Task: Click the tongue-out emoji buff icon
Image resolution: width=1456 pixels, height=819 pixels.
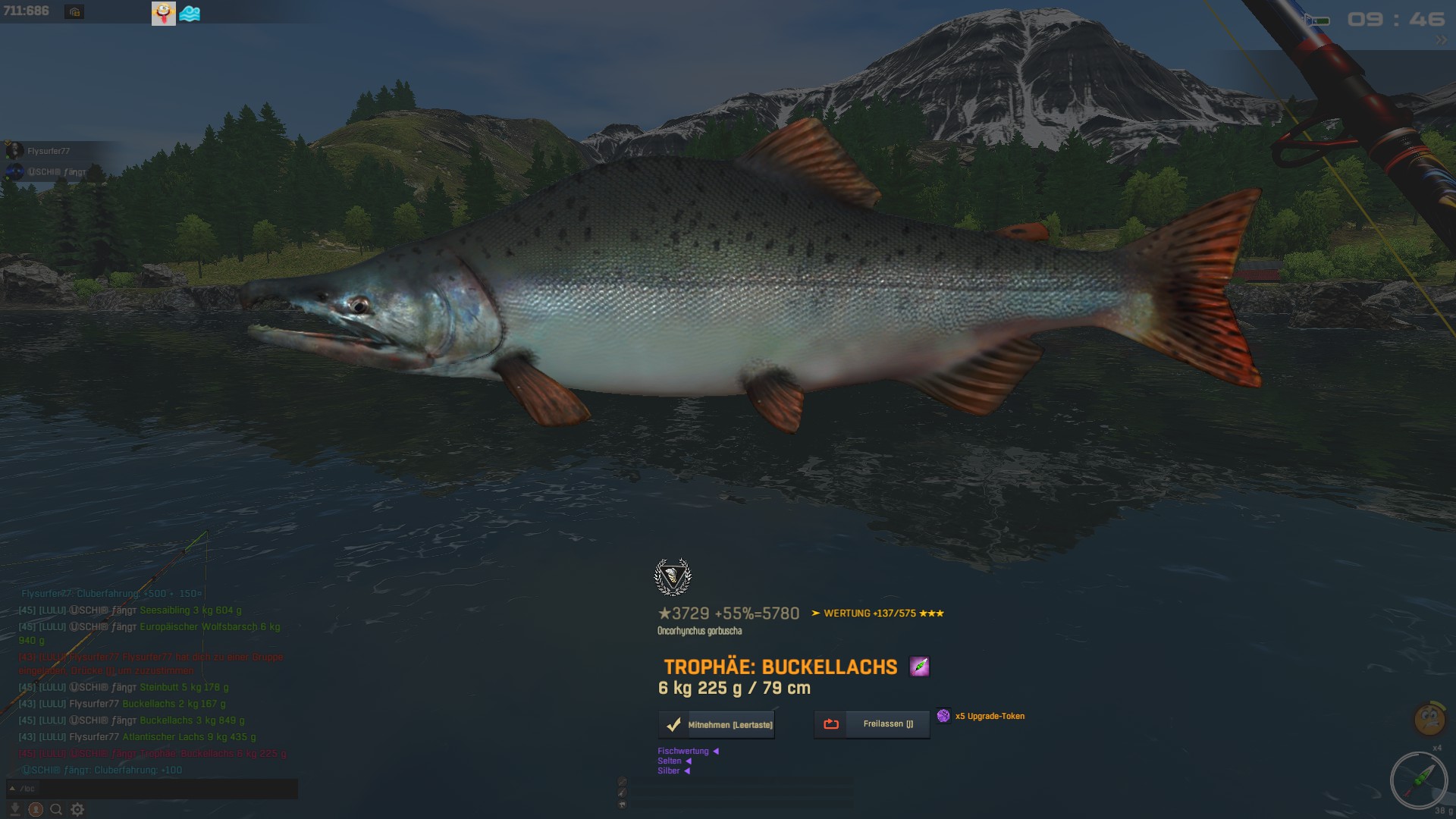Action: [164, 13]
